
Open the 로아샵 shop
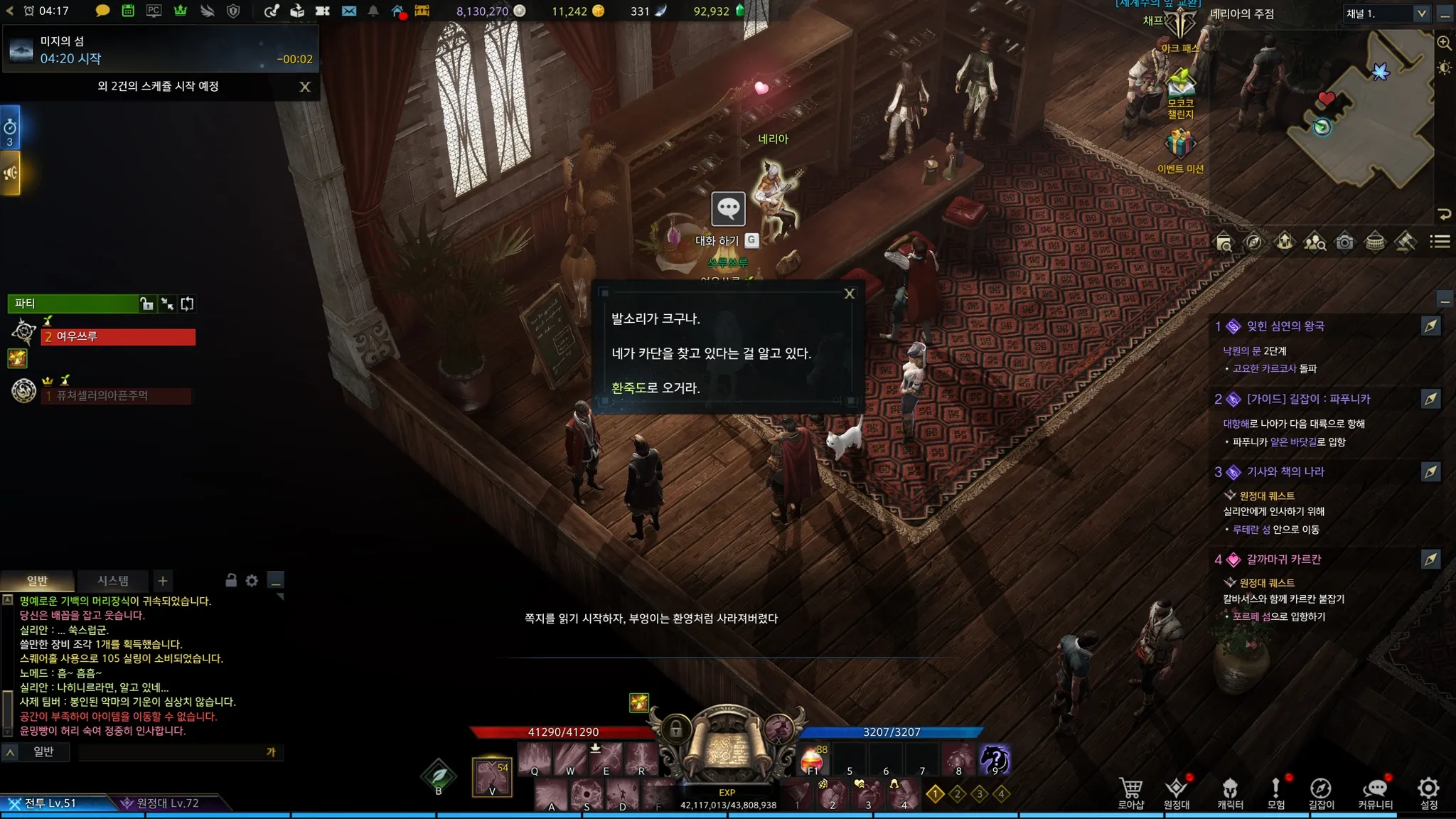[1130, 792]
